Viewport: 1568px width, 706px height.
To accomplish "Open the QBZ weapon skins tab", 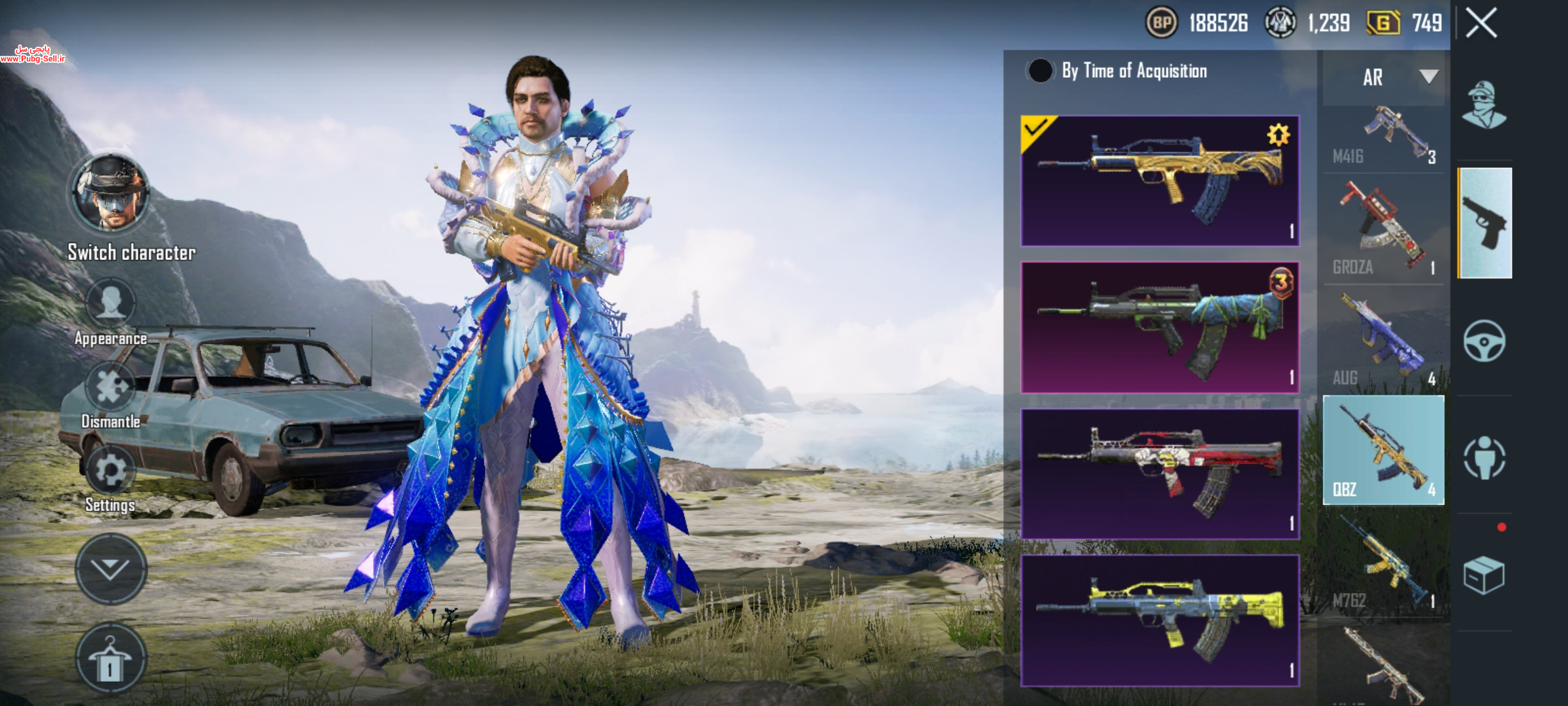I will [1384, 450].
